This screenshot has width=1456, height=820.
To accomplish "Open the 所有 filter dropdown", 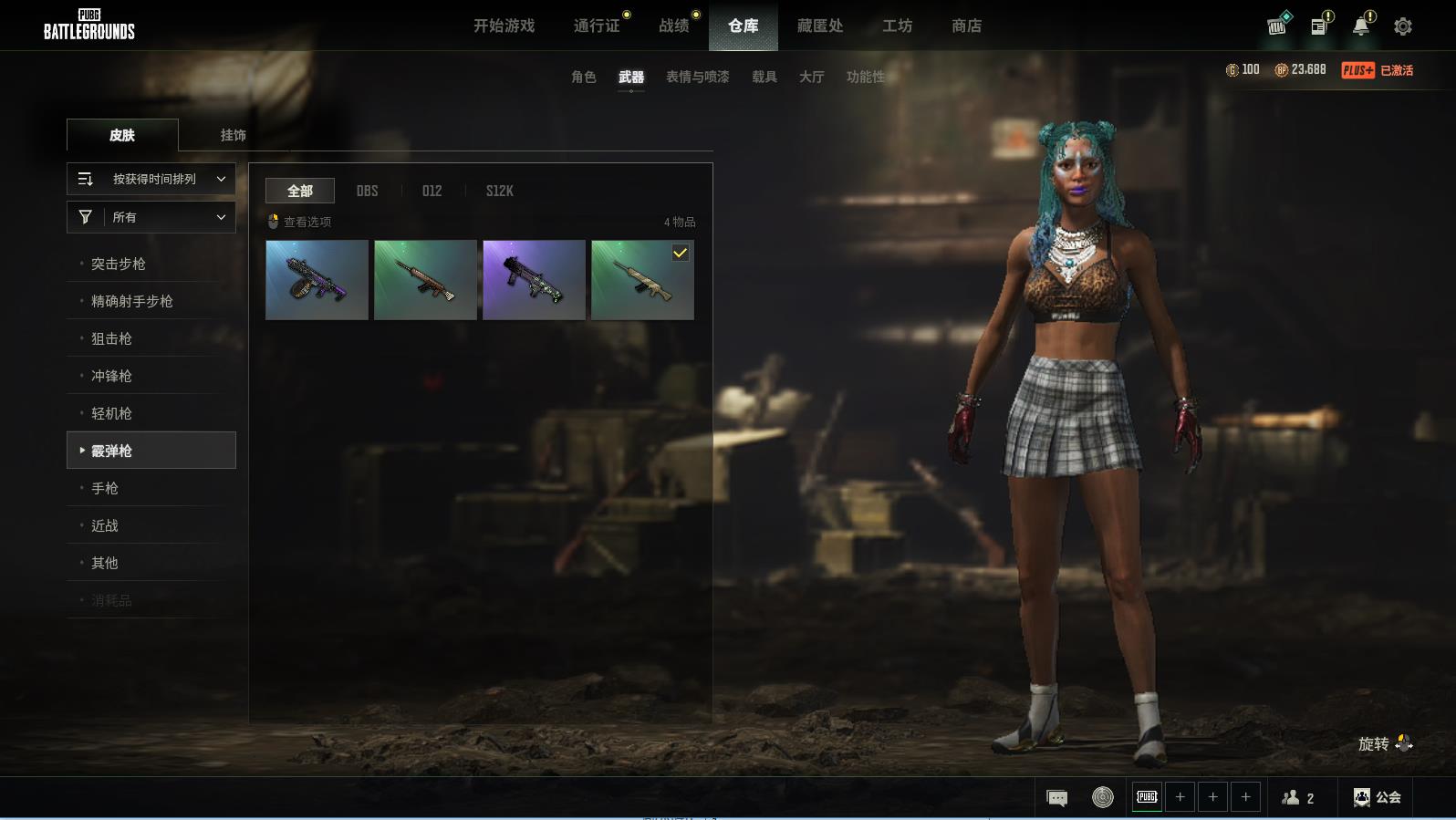I will point(151,217).
